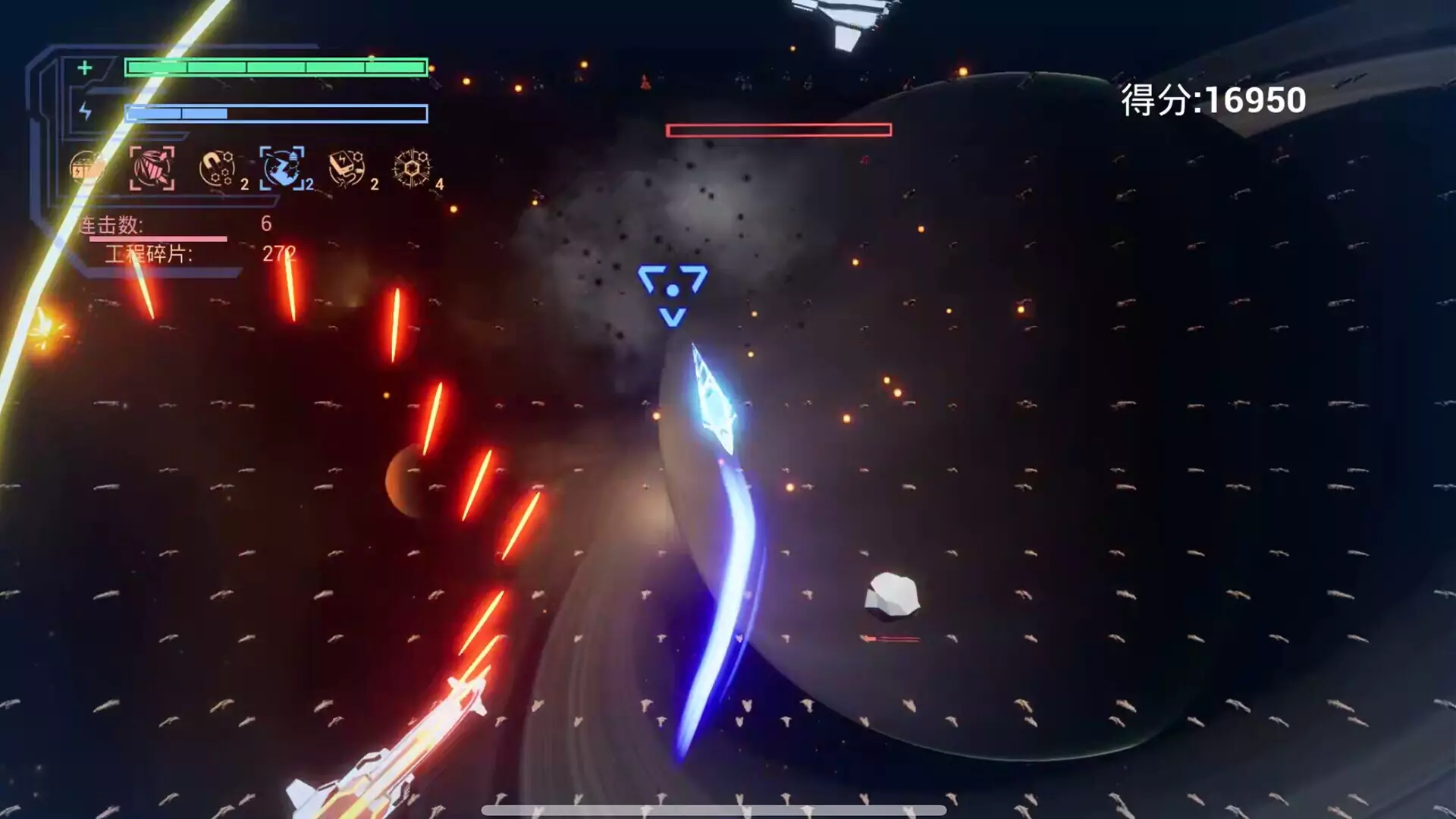The image size is (1456, 819).
Task: Choose the power bank charger upgrade icon
Action: 347,168
